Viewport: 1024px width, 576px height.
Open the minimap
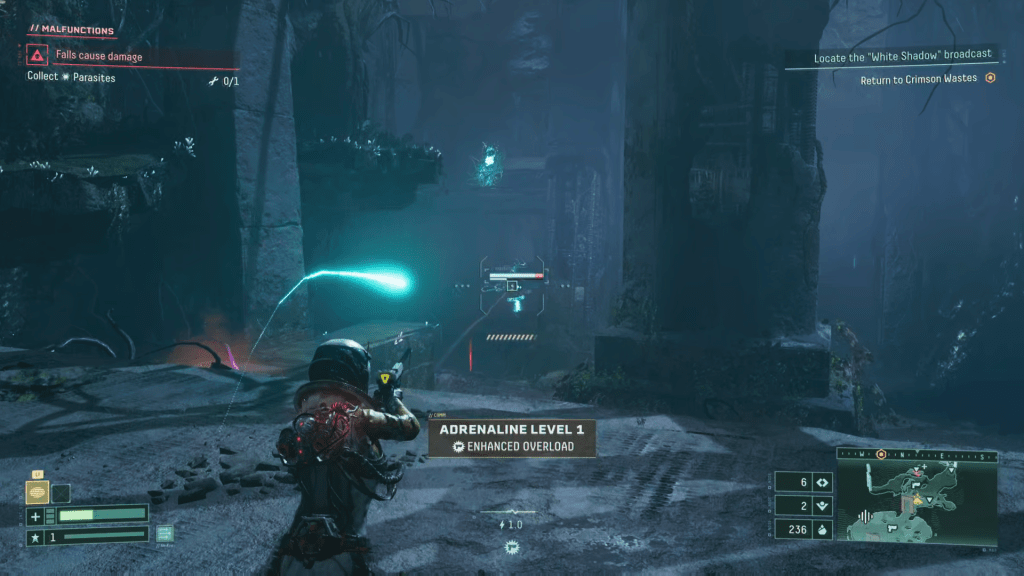pyautogui.click(x=917, y=502)
